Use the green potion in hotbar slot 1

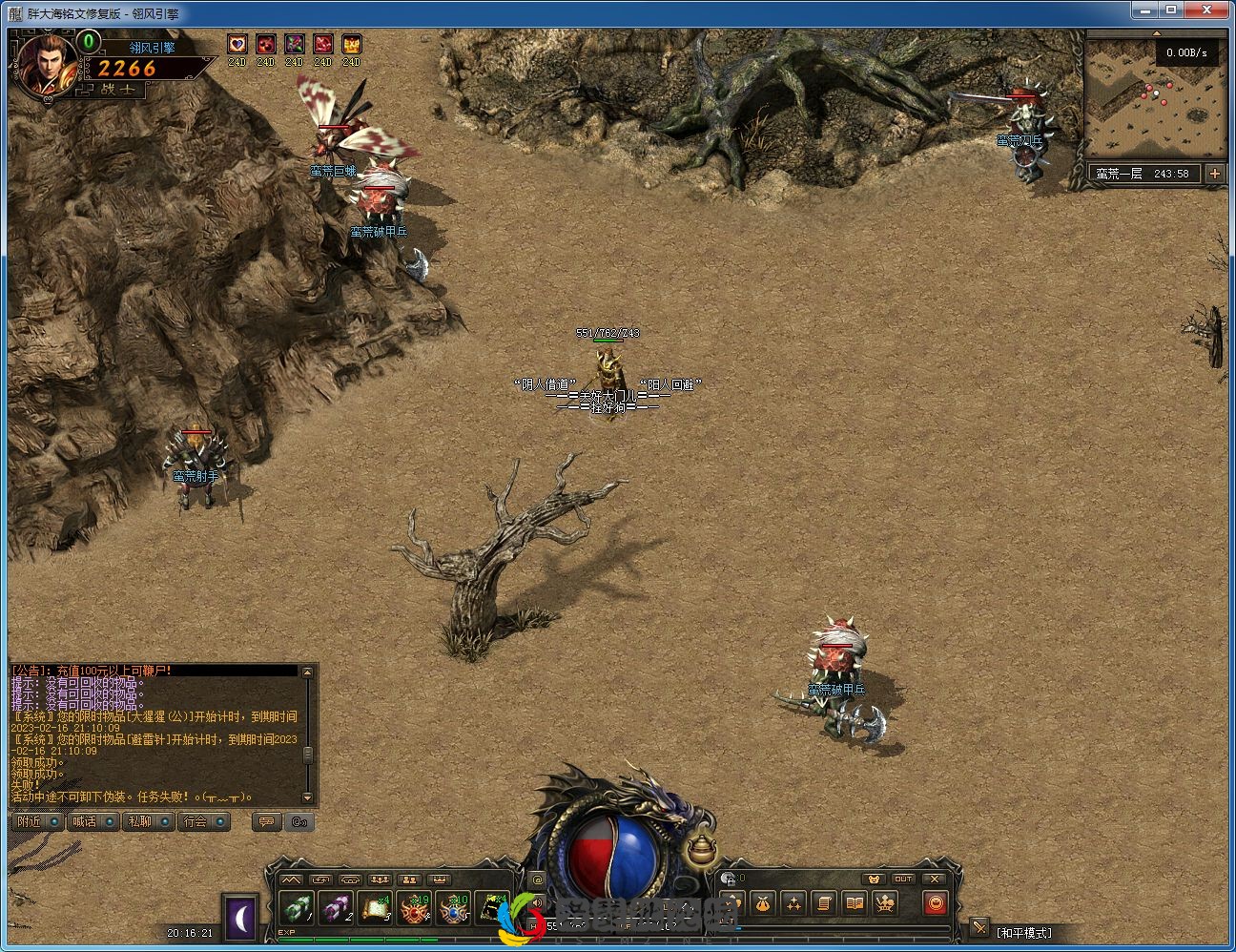click(298, 908)
